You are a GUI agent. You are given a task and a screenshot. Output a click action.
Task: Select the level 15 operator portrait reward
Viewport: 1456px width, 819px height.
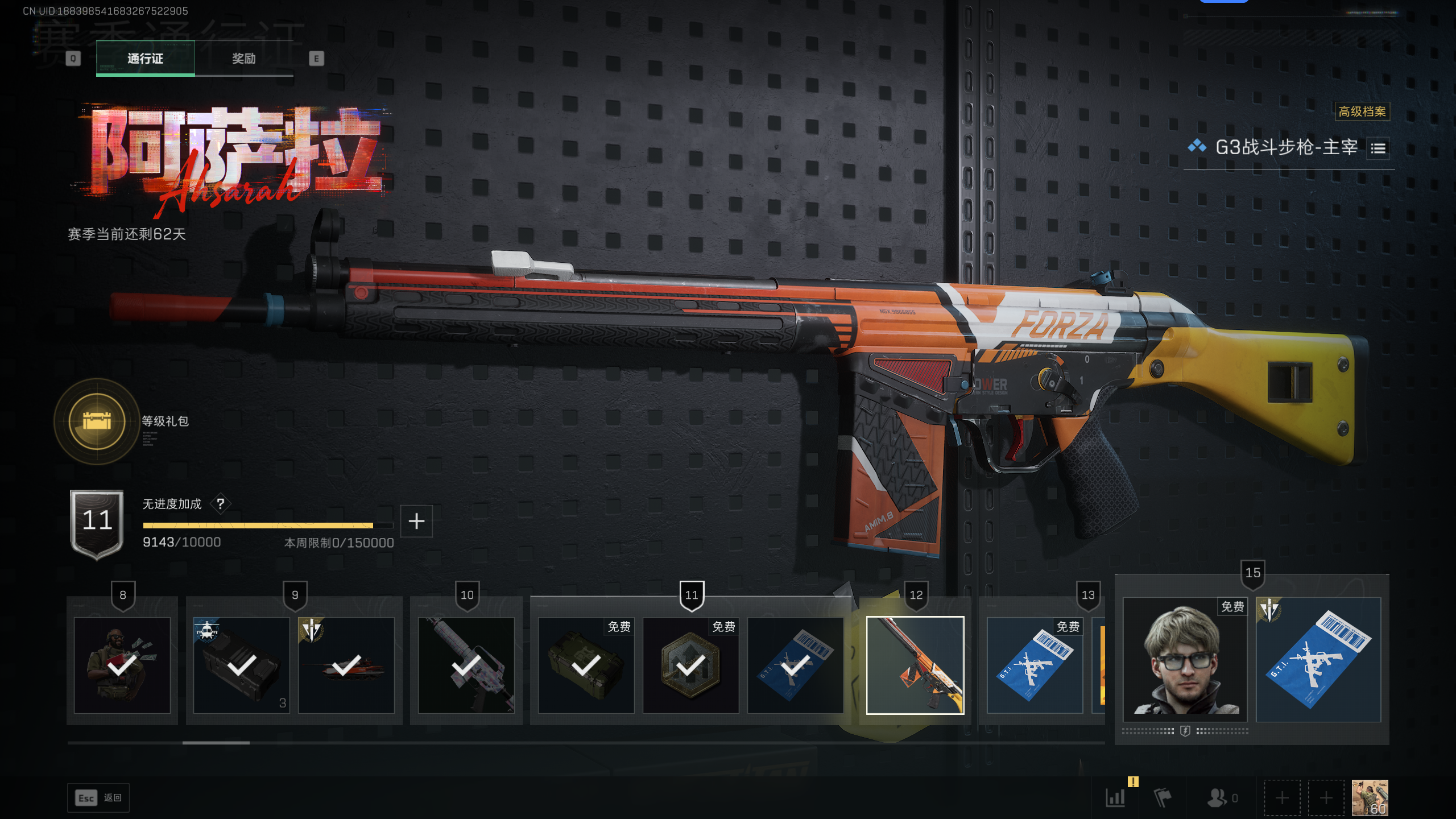(x=1185, y=660)
